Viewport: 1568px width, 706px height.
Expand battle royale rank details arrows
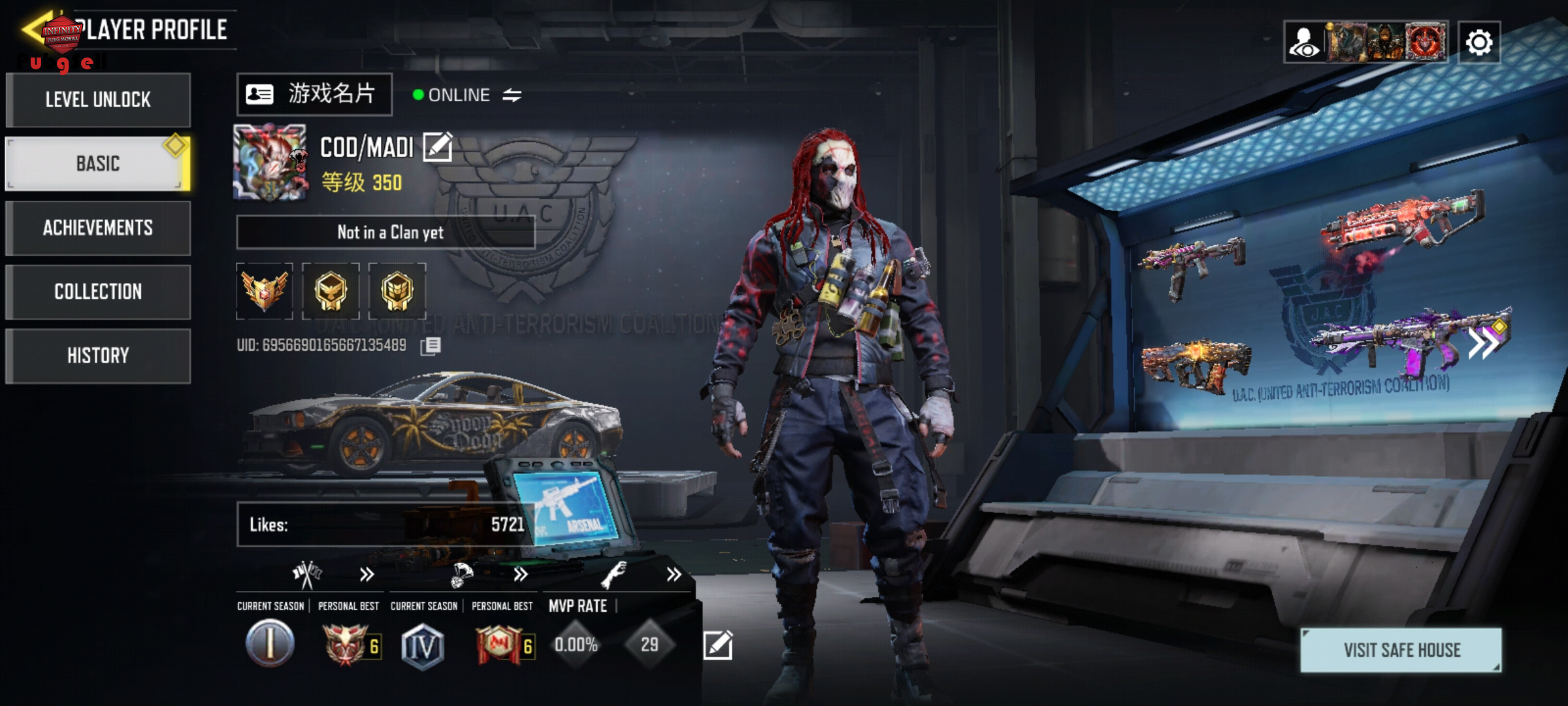520,575
